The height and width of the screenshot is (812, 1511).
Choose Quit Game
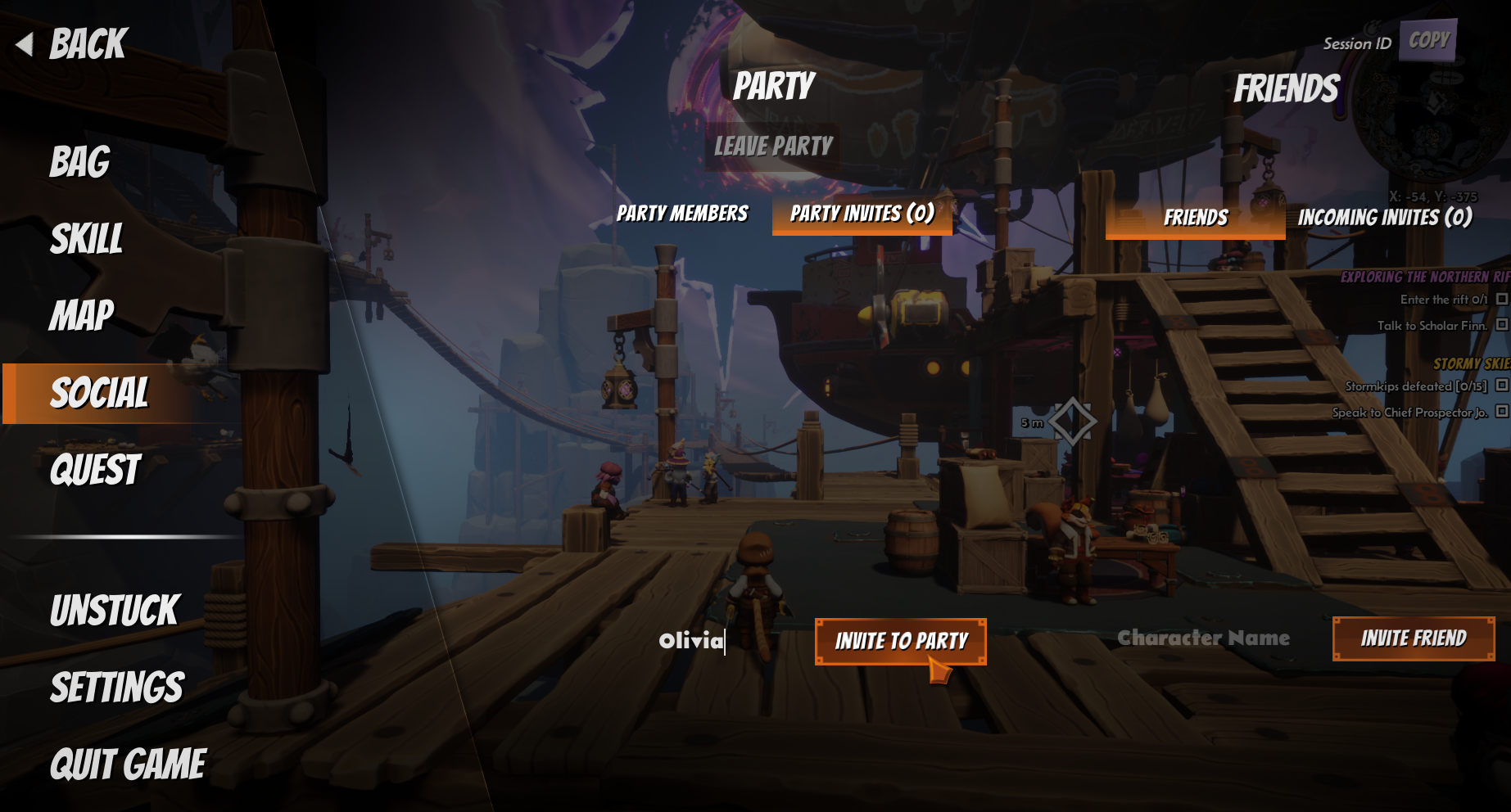pos(129,765)
